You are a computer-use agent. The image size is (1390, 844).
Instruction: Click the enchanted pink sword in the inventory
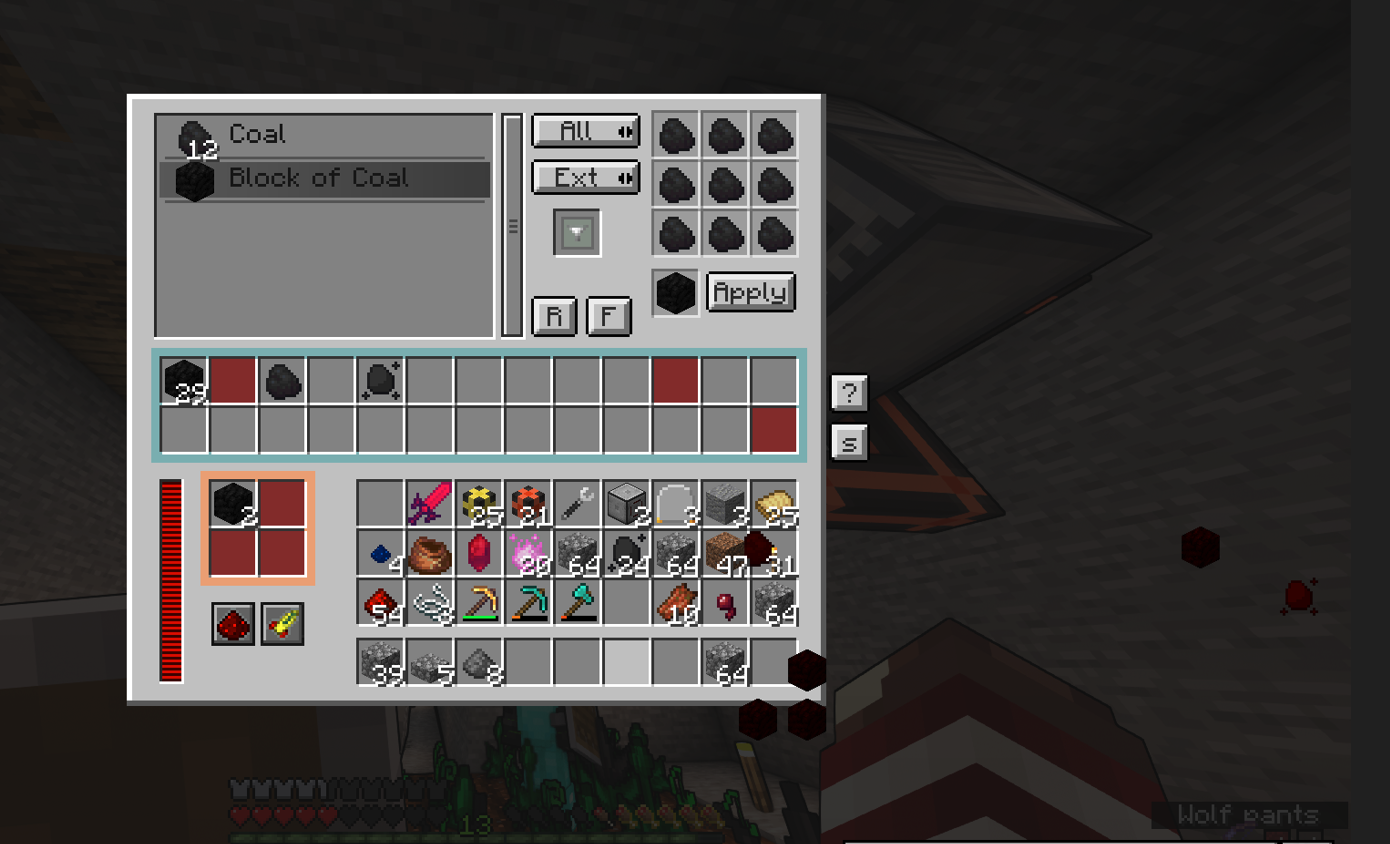(429, 503)
